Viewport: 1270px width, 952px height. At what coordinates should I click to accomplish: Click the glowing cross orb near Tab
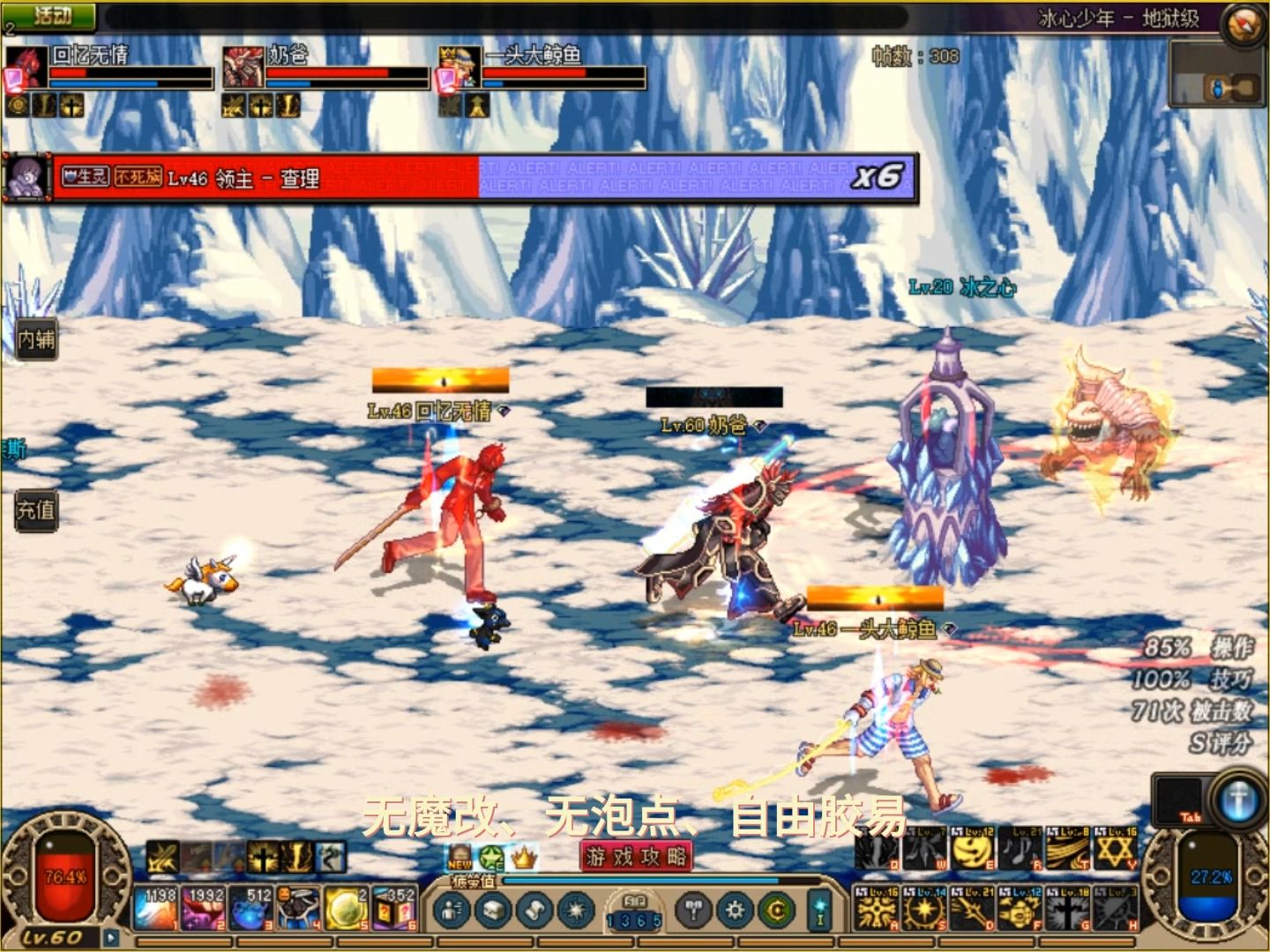point(1239,800)
